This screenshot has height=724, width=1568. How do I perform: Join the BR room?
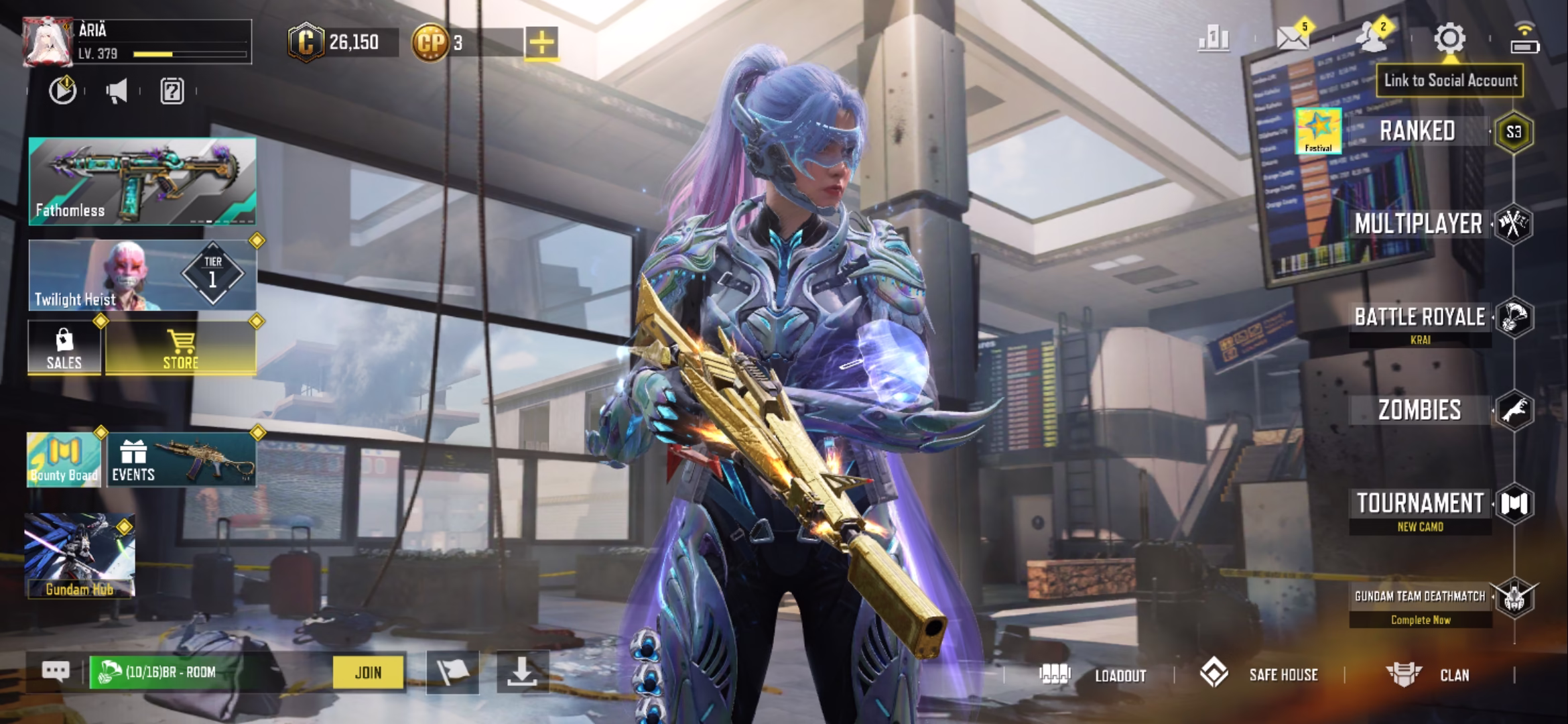(368, 672)
